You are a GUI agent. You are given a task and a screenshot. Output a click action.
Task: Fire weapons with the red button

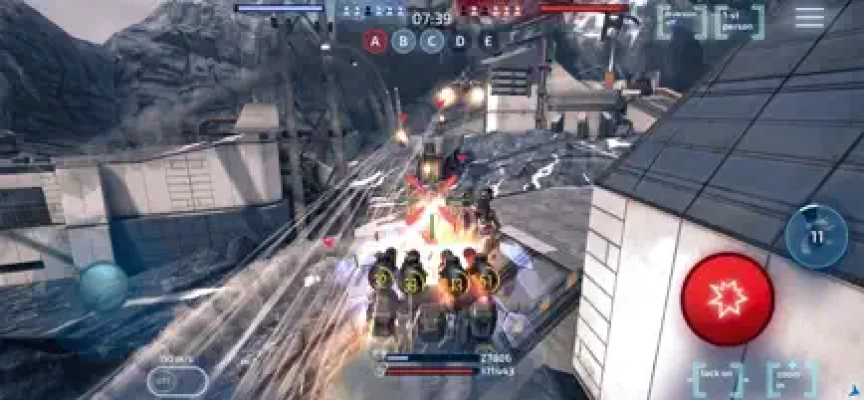pyautogui.click(x=727, y=298)
